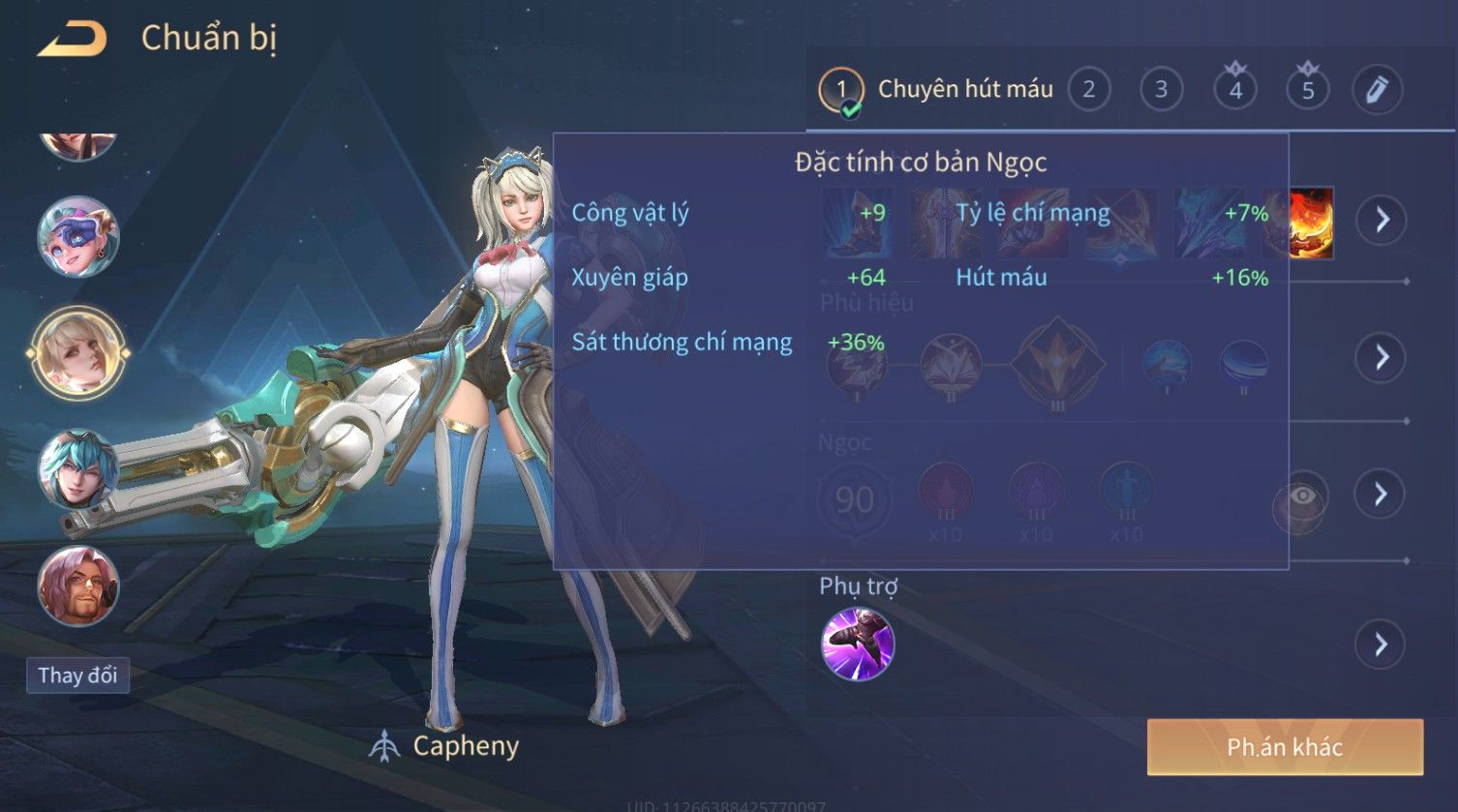1458x812 pixels.
Task: Choose locked preset slot 5
Action: pyautogui.click(x=1308, y=90)
